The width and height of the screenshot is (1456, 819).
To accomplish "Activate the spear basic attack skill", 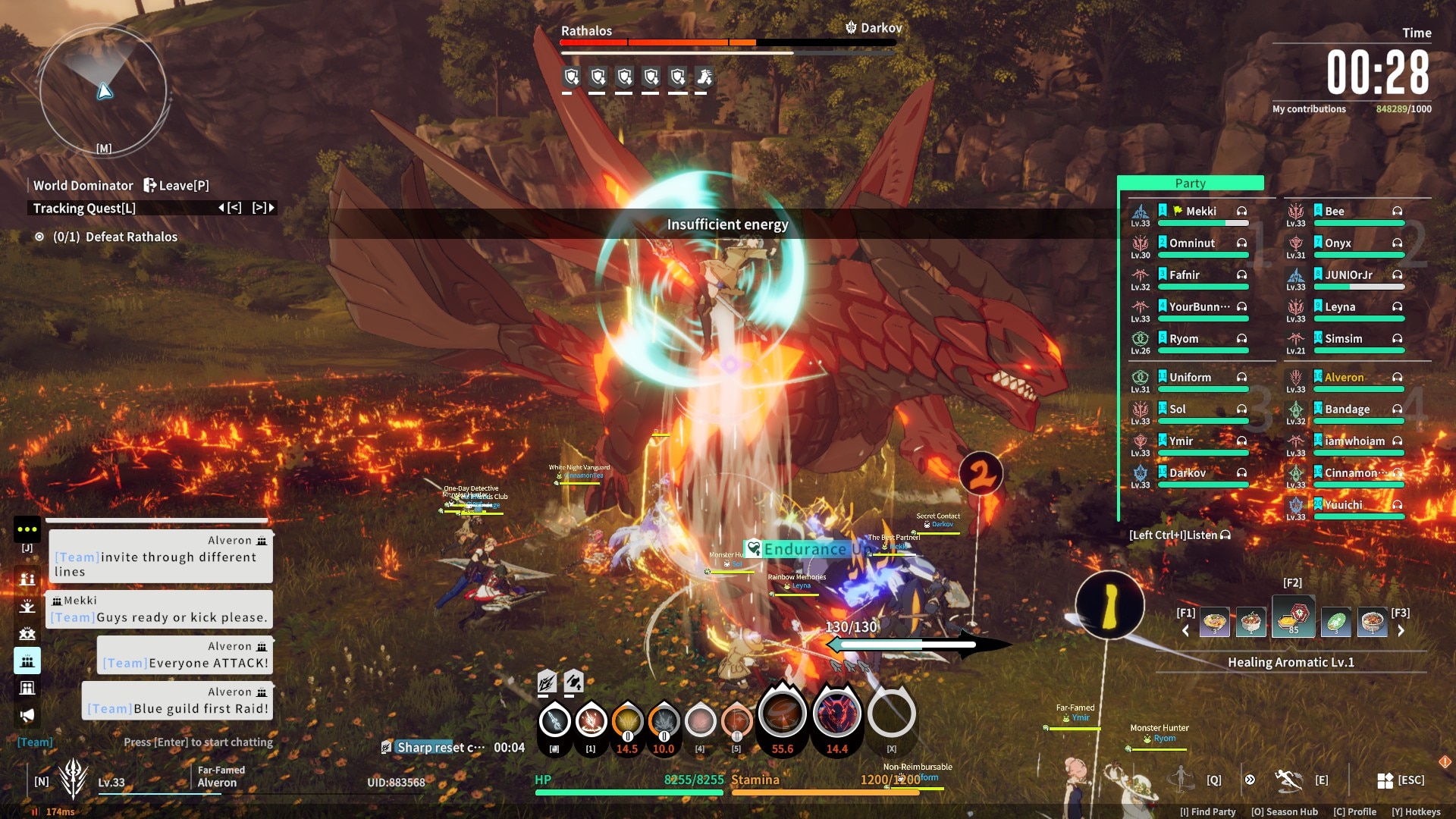I will 554,720.
